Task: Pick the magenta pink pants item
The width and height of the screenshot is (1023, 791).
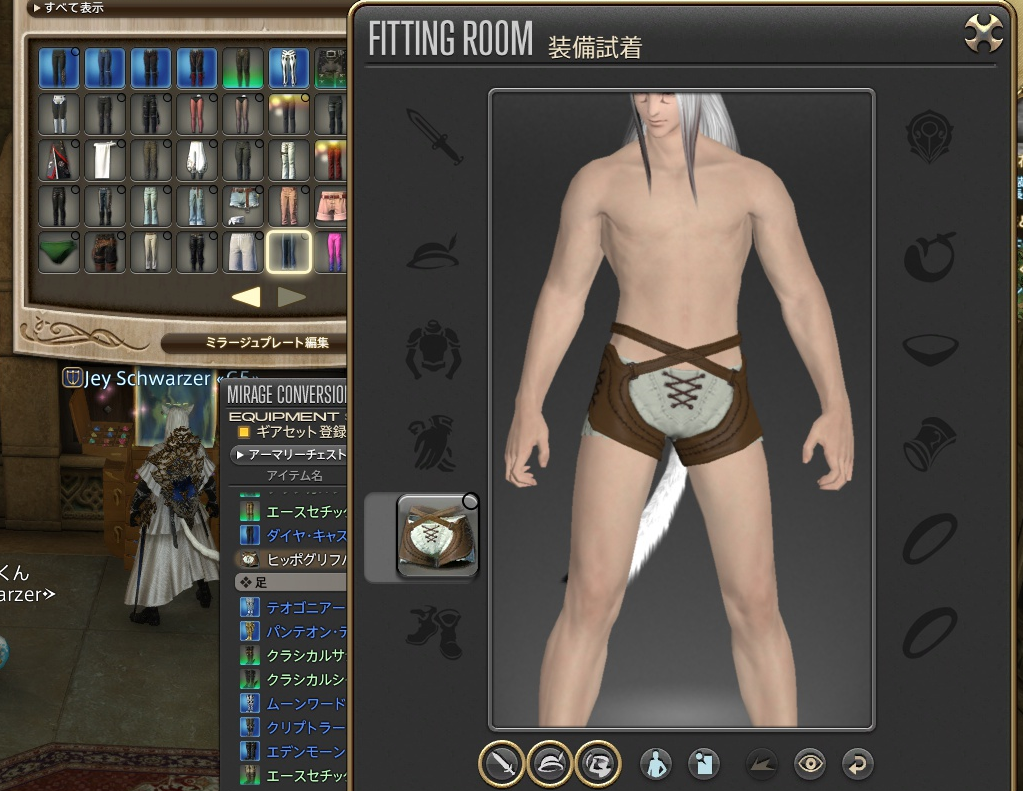Action: tap(332, 252)
